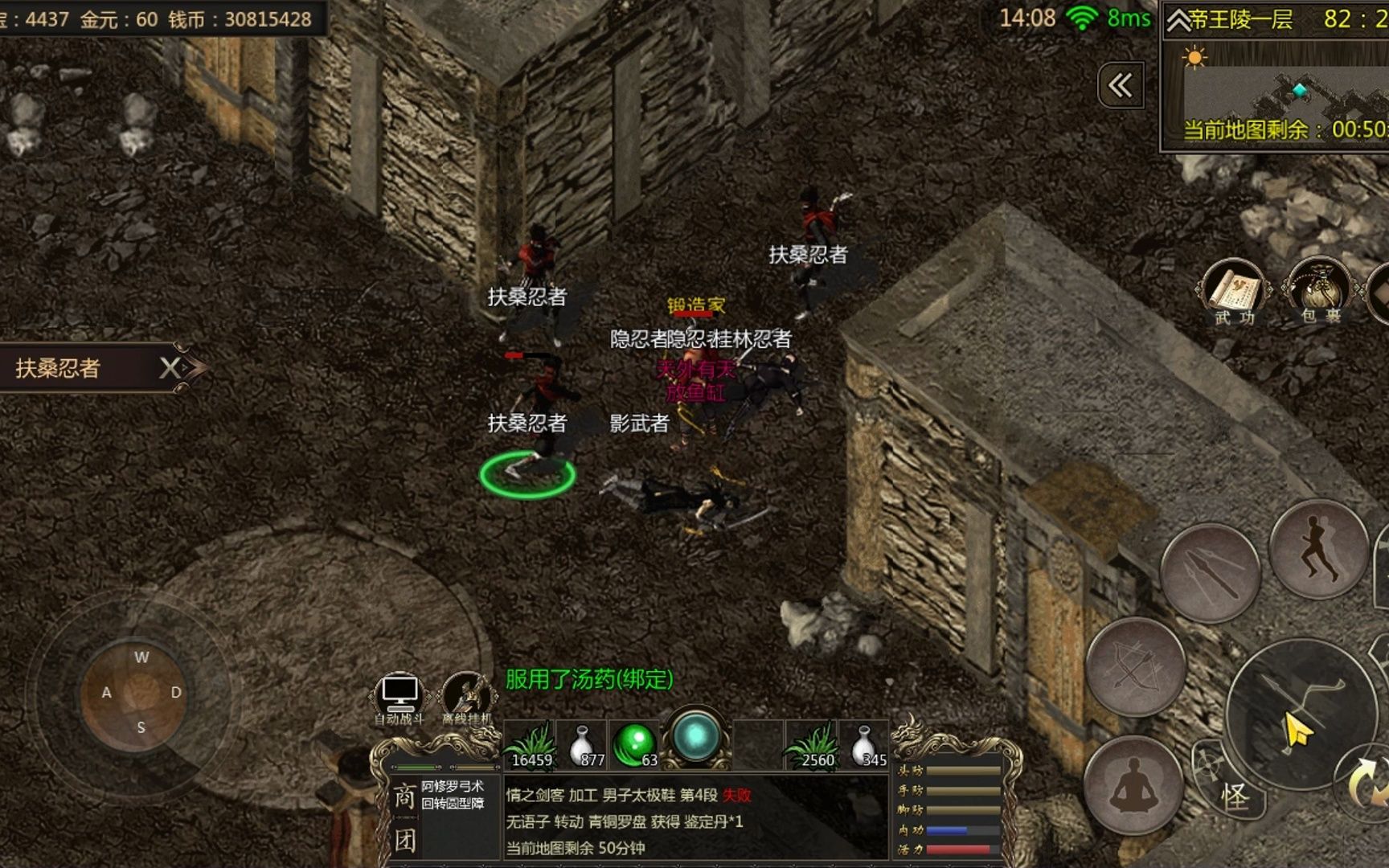Activate the bow and arrow skill button
The image size is (1389, 868).
pos(1135,666)
